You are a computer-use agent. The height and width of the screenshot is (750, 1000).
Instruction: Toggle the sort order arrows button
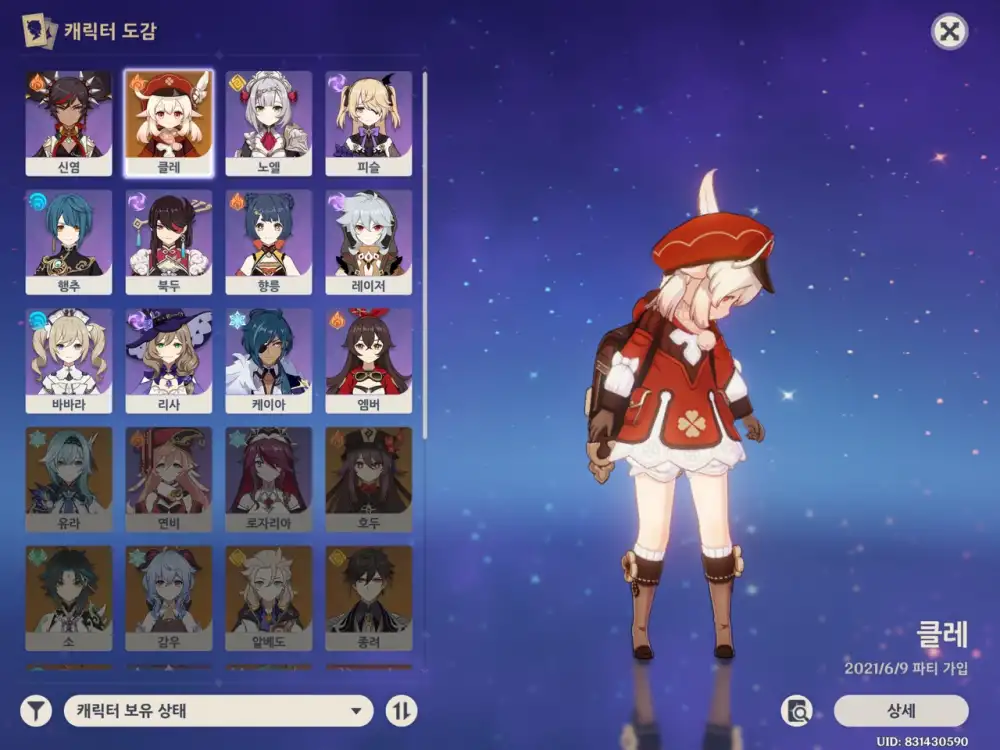coord(401,711)
